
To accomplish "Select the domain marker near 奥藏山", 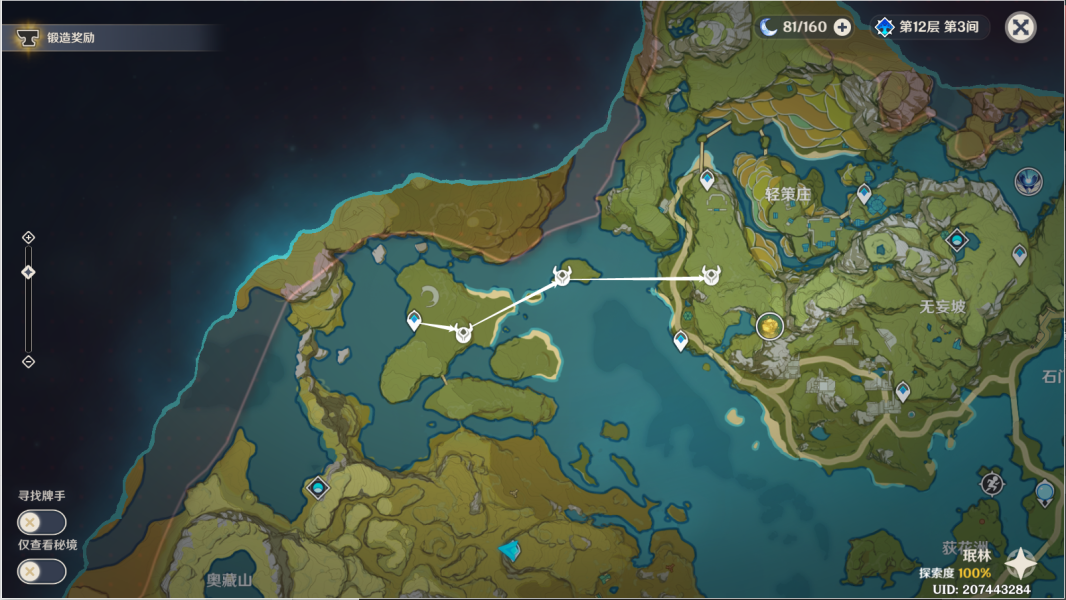I will [318, 488].
